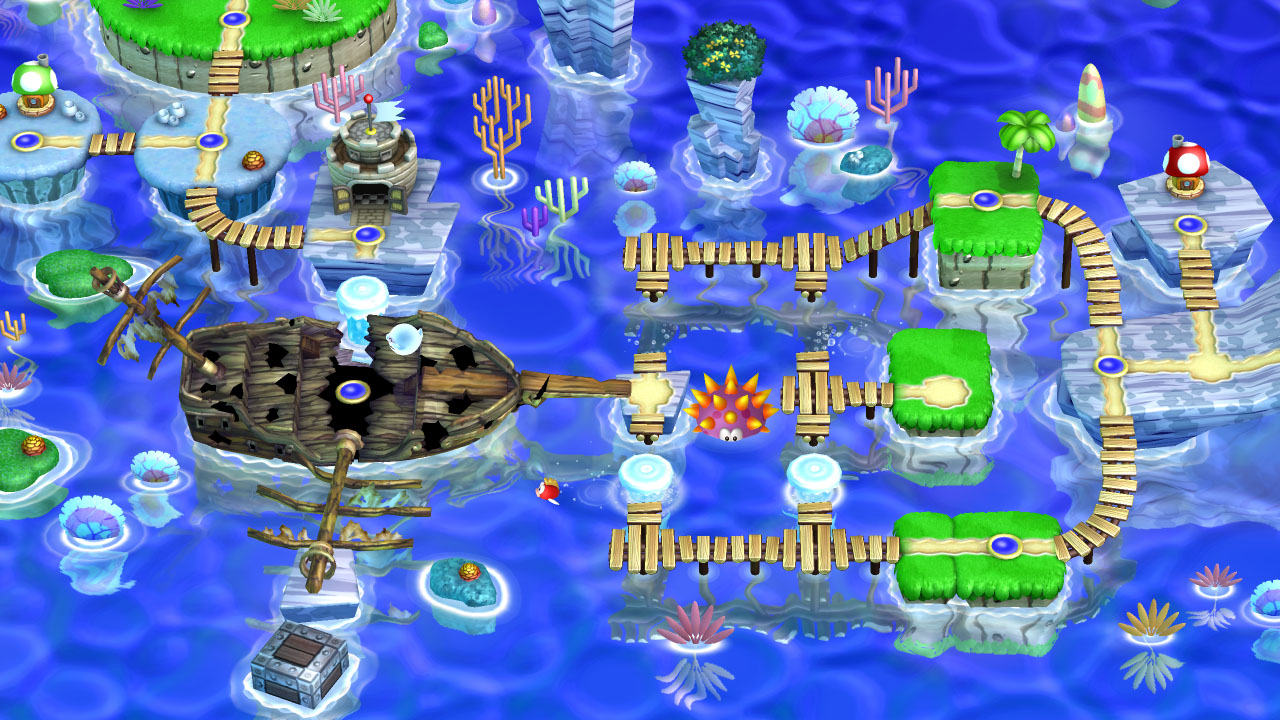Enter the red mushroom Toad house
This screenshot has height=720, width=1280.
[1186, 163]
